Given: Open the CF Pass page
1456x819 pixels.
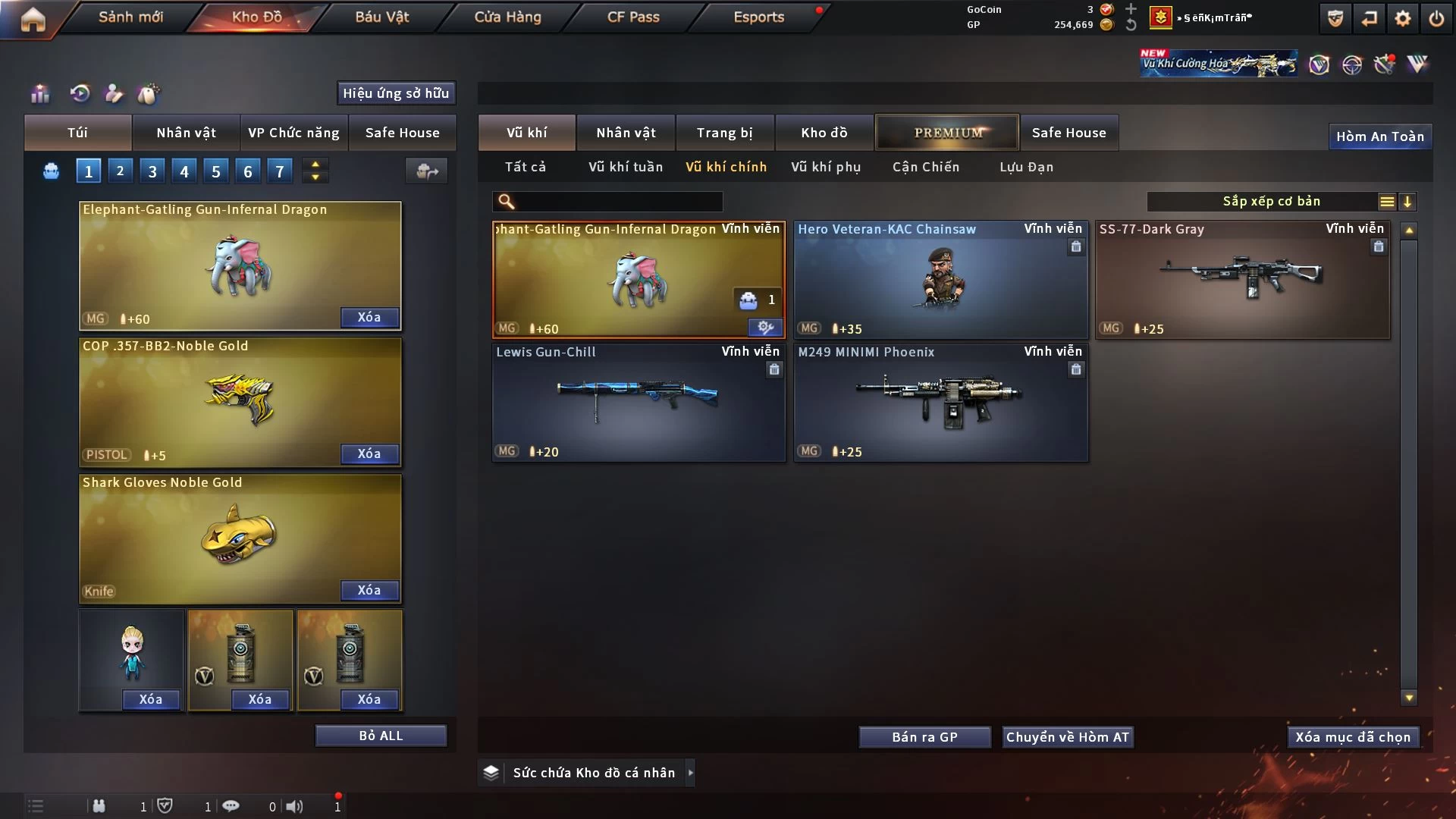Looking at the screenshot, I should [x=633, y=17].
